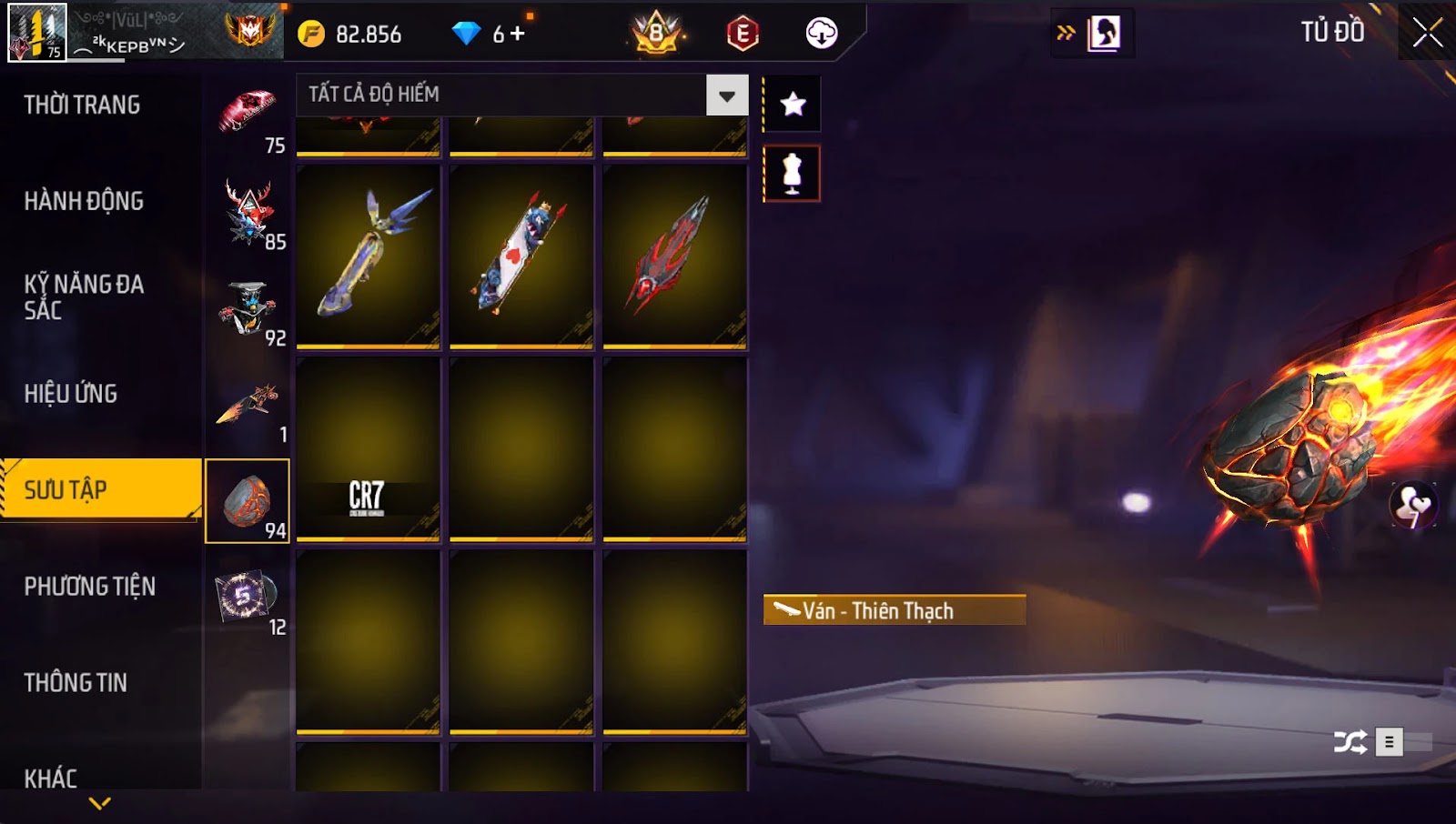Click the mannequin outfit button
Image resolution: width=1456 pixels, height=824 pixels.
point(792,174)
